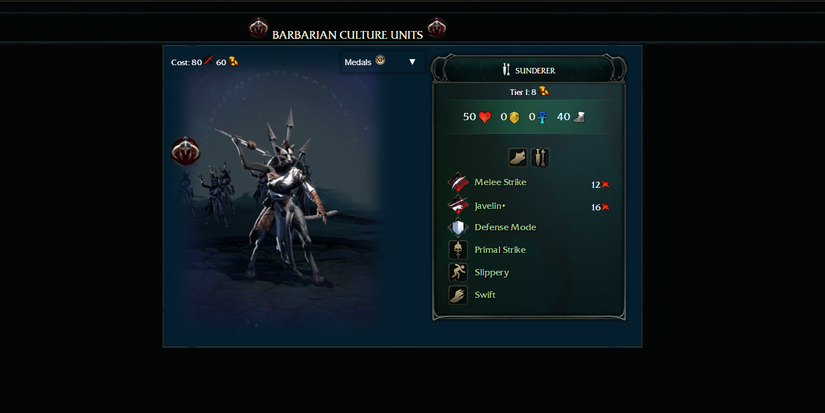This screenshot has width=825, height=413.
Task: Click the foot unit type icon
Action: (x=518, y=157)
